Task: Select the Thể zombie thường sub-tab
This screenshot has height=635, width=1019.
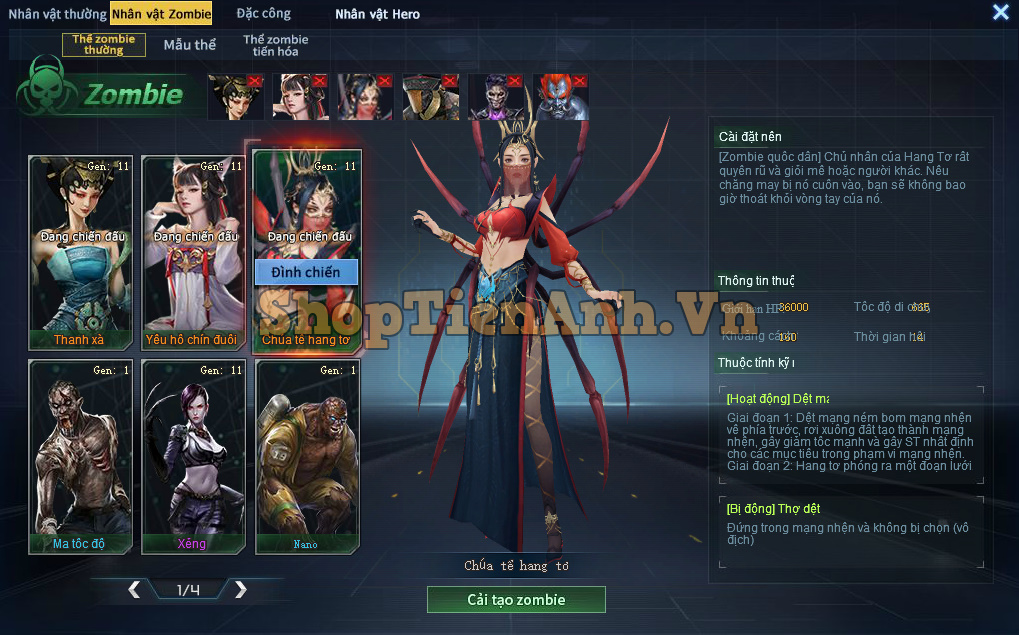Action: (104, 45)
